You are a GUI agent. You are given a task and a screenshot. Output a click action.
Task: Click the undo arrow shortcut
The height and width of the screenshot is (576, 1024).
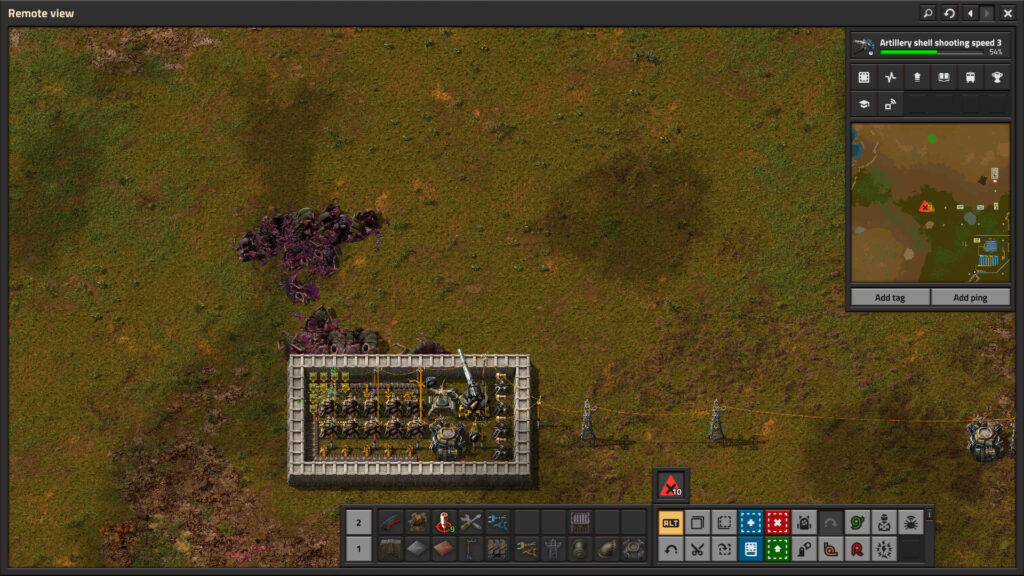(x=671, y=548)
